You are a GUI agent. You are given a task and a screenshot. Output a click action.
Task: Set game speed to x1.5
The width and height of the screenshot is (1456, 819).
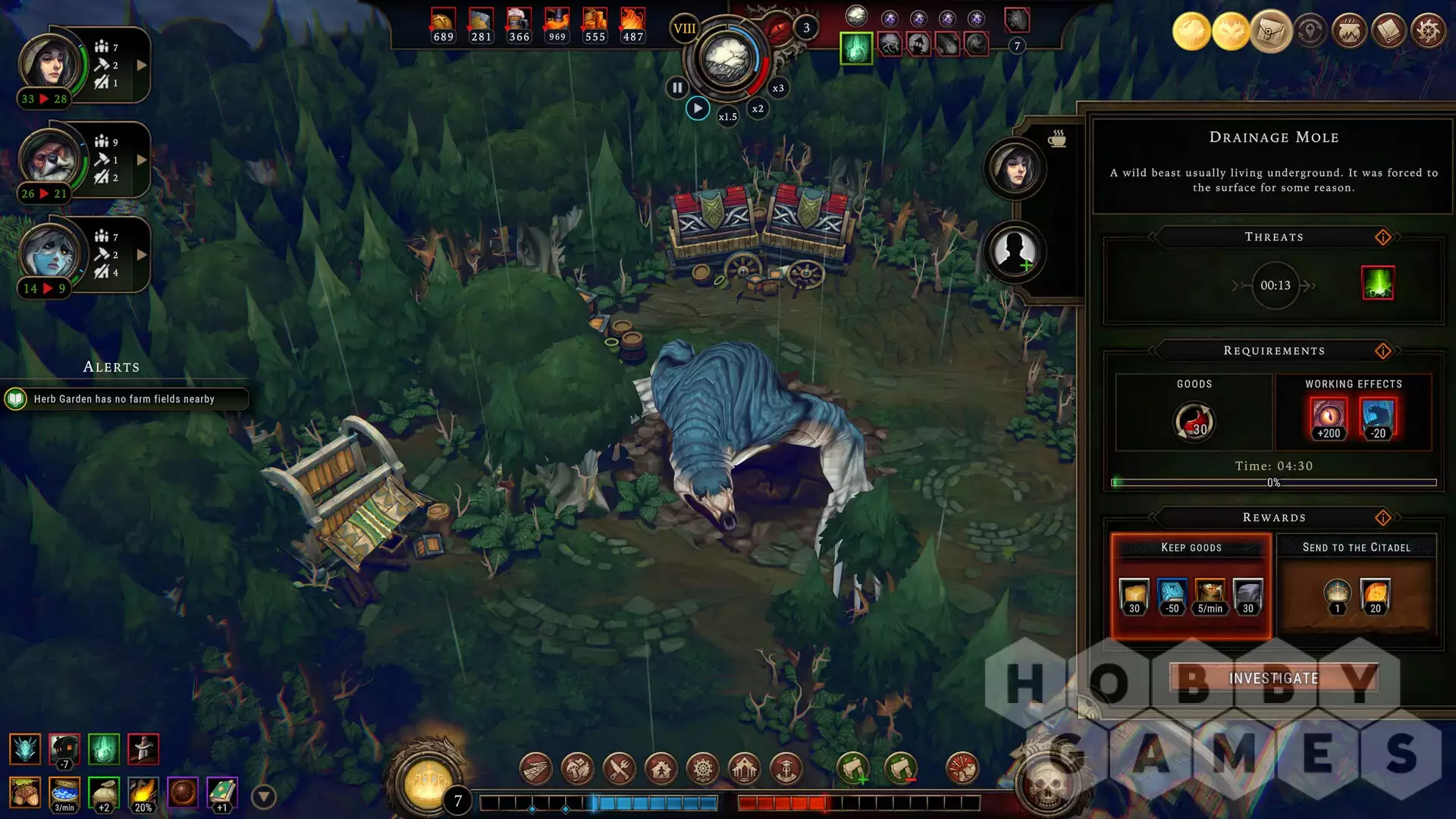pyautogui.click(x=728, y=117)
